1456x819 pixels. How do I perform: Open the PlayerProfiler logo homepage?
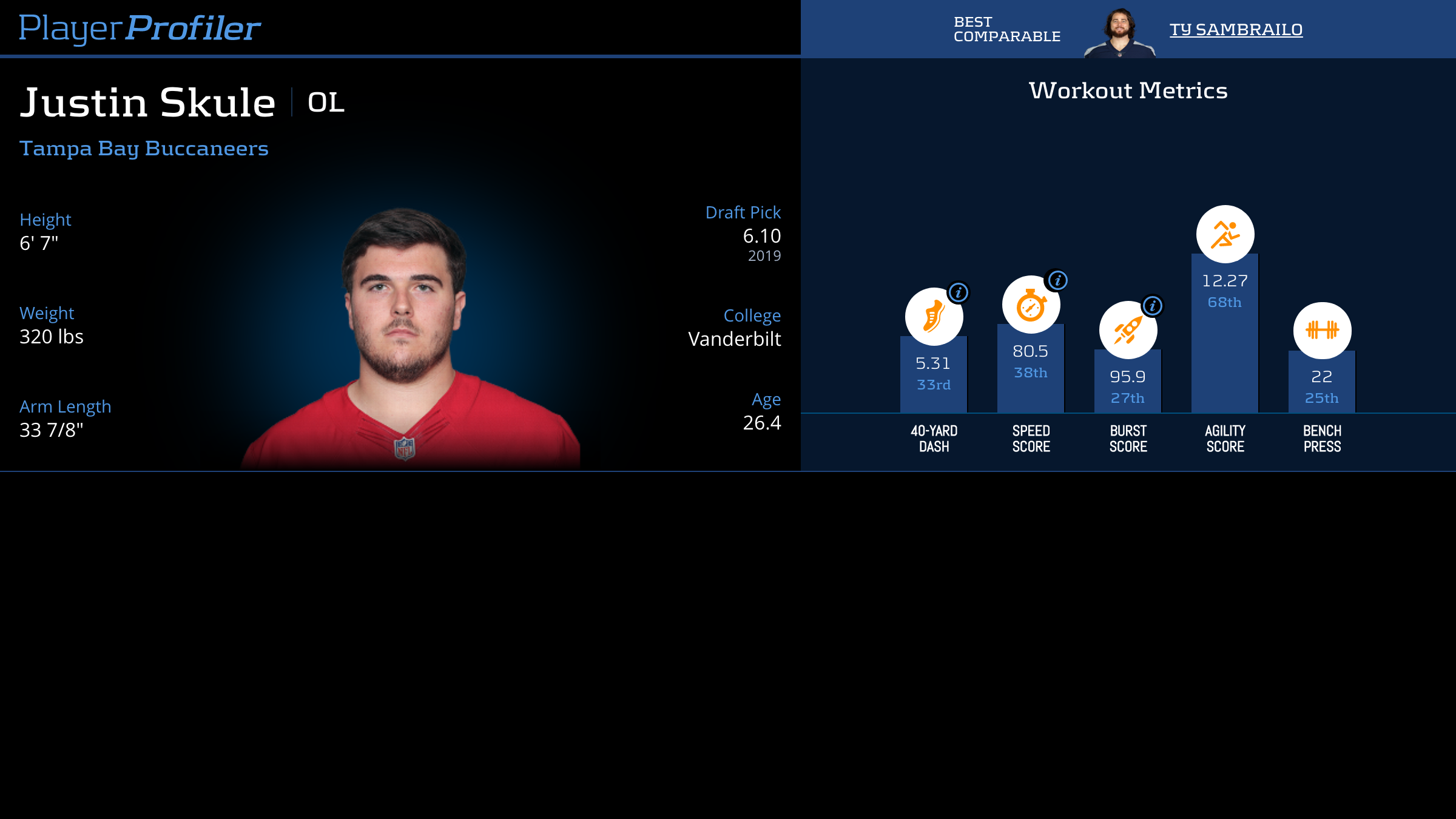point(140,29)
